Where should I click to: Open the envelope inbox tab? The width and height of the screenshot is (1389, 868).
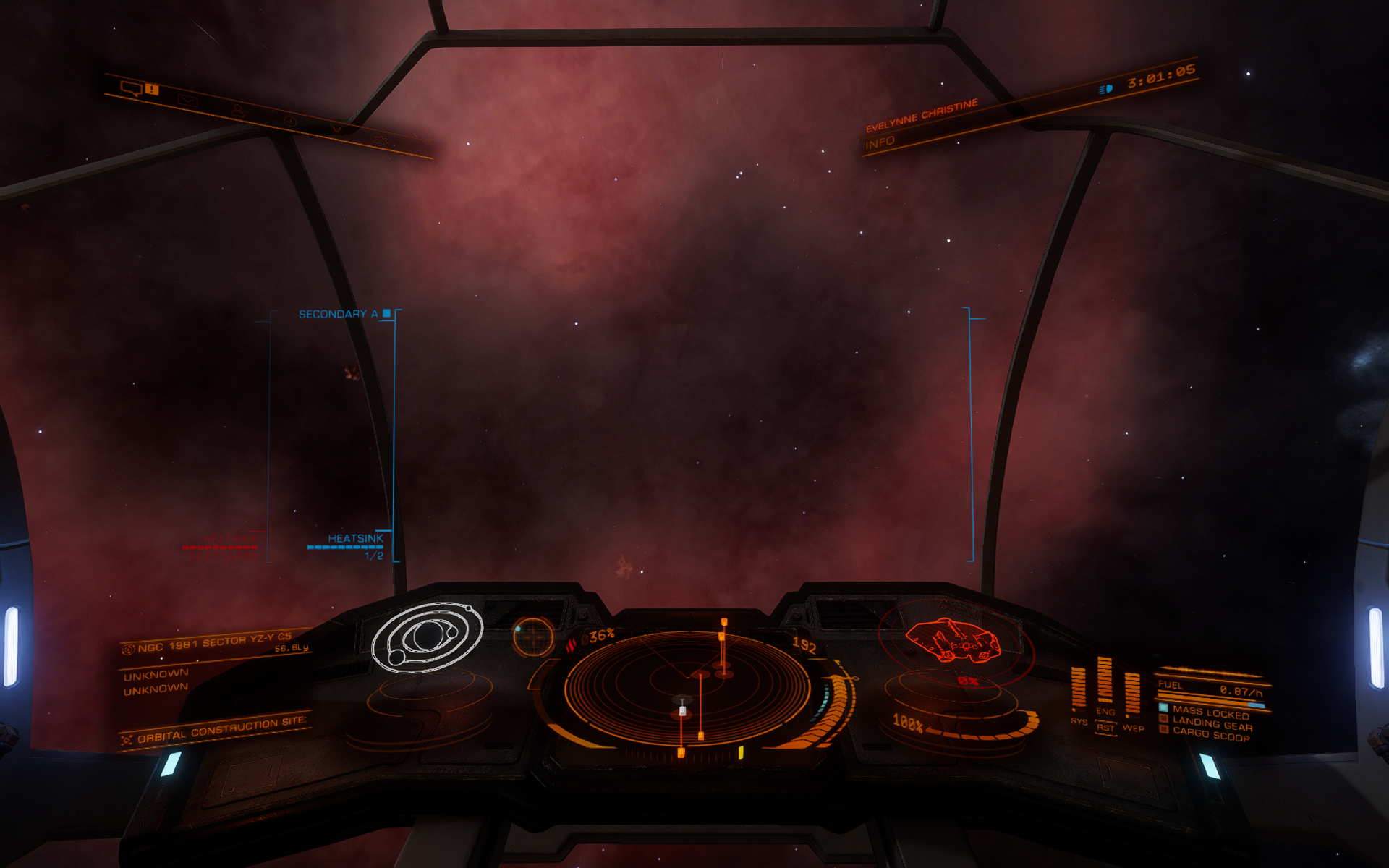pyautogui.click(x=187, y=101)
